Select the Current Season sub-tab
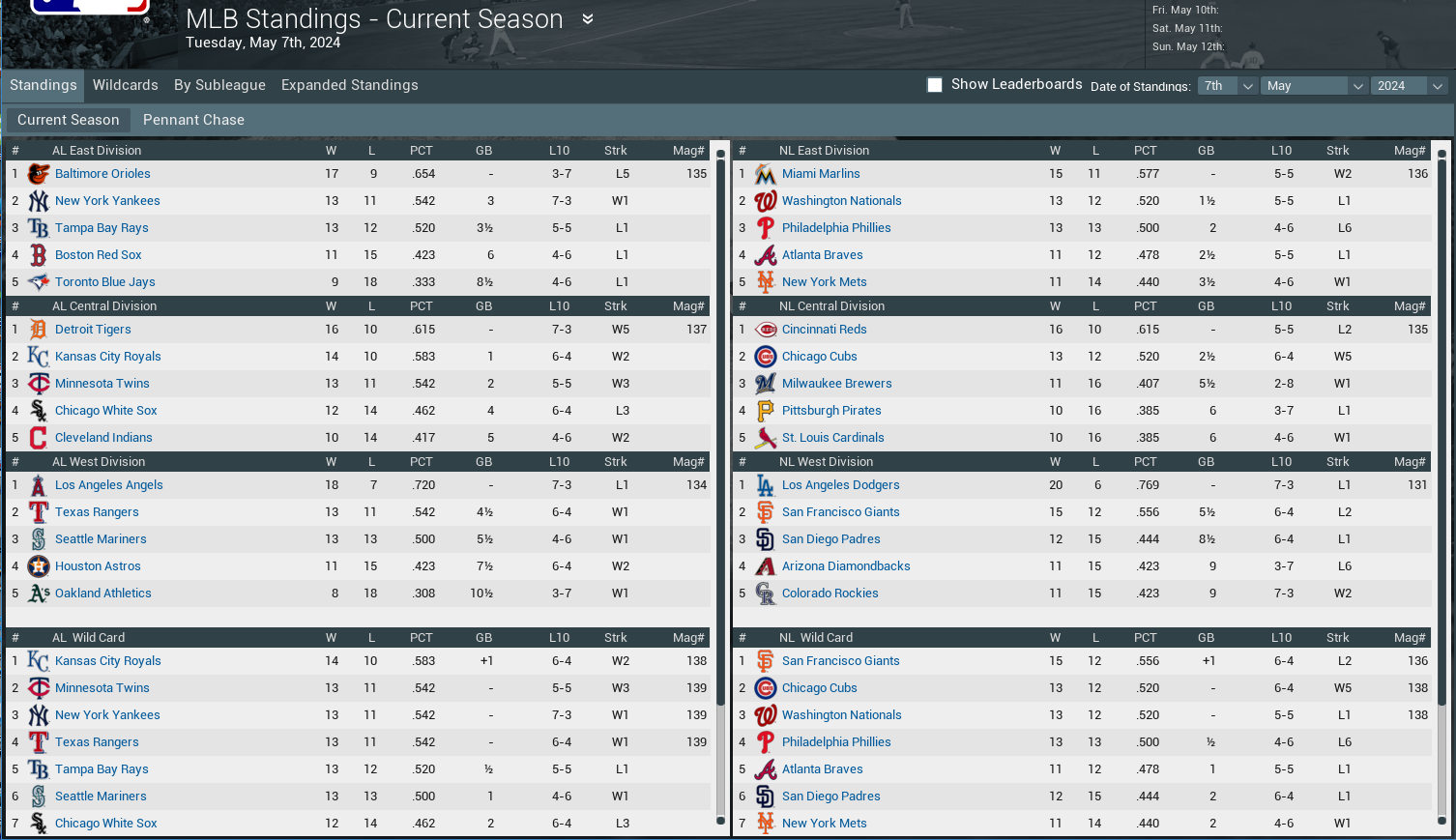Viewport: 1456px width, 840px height. coord(68,120)
